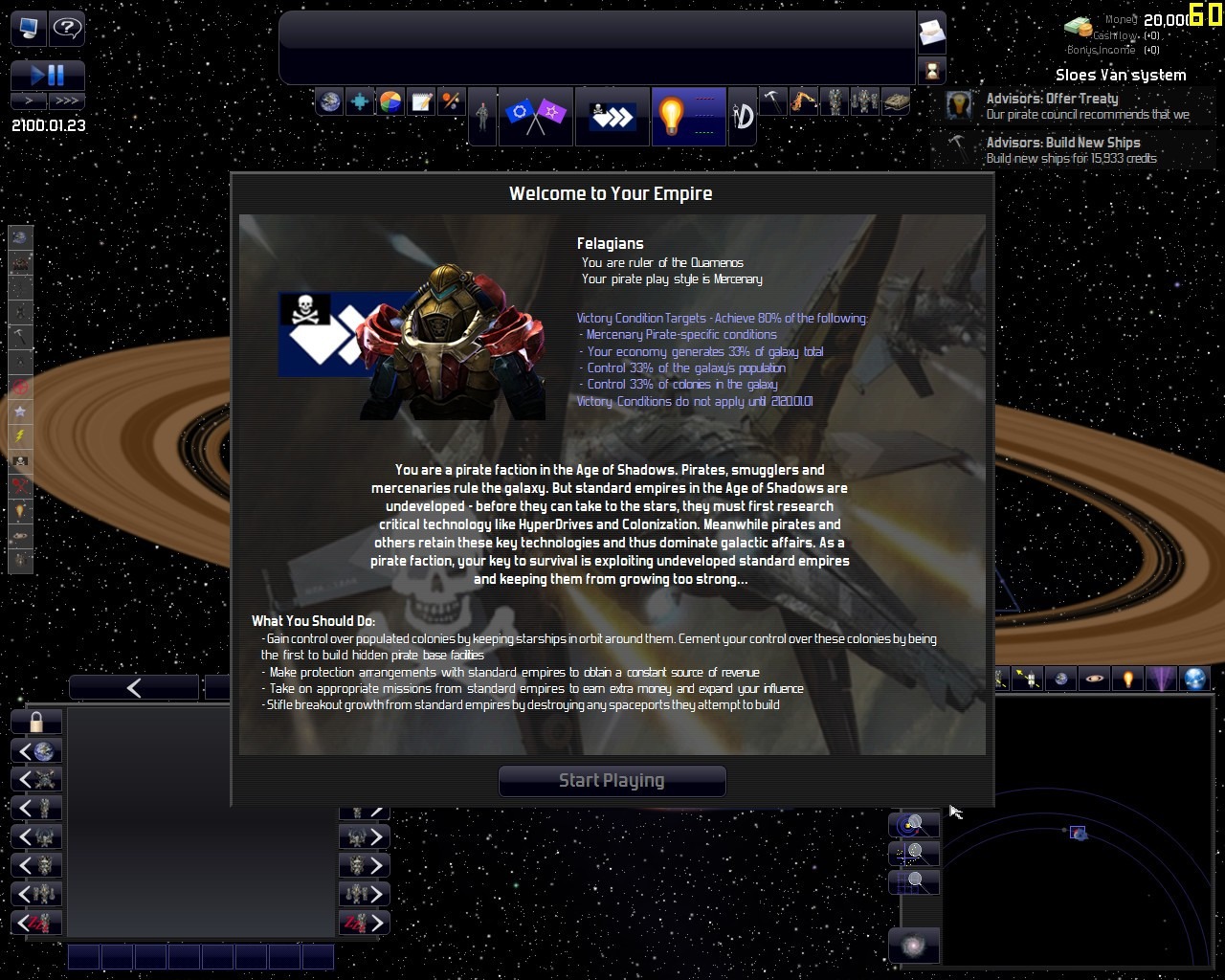Zoom to galaxy view with spiral icon
This screenshot has width=1225, height=980.
point(914,947)
